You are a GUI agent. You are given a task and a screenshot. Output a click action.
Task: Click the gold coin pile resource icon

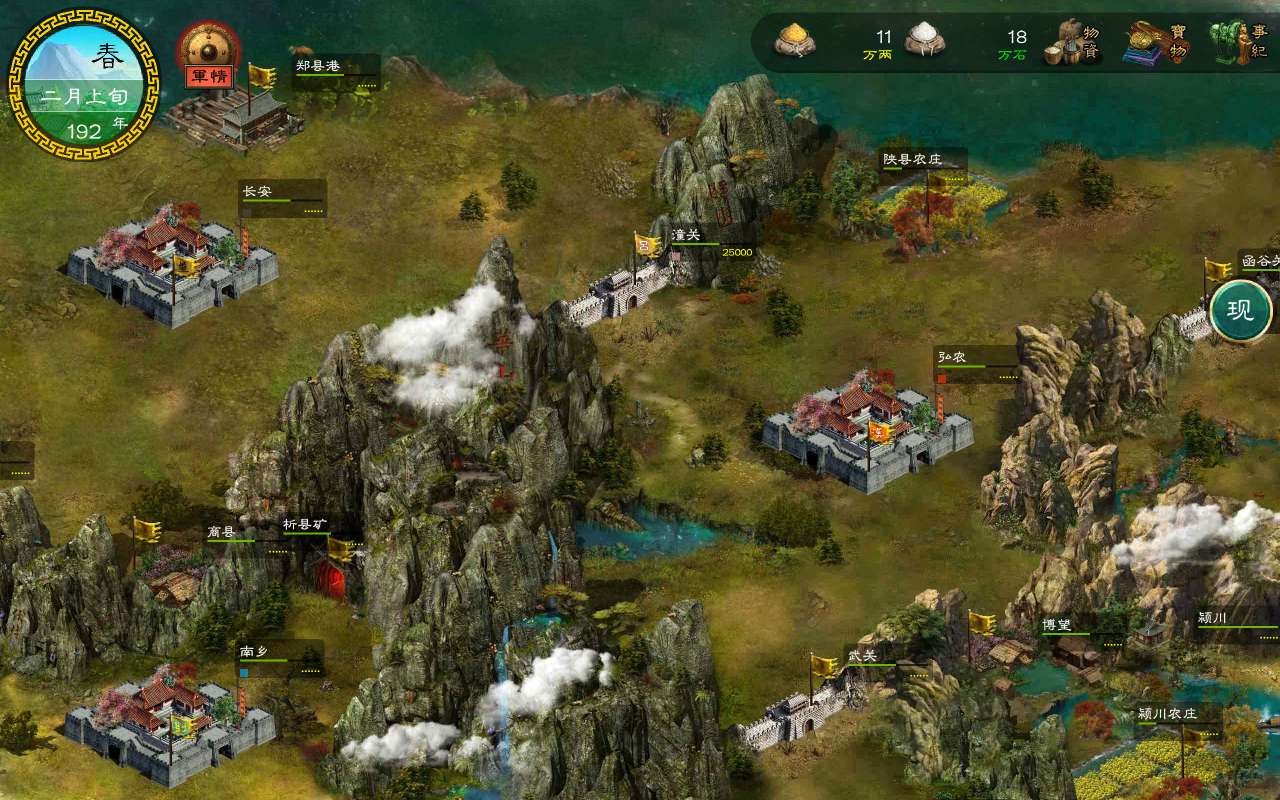point(795,40)
